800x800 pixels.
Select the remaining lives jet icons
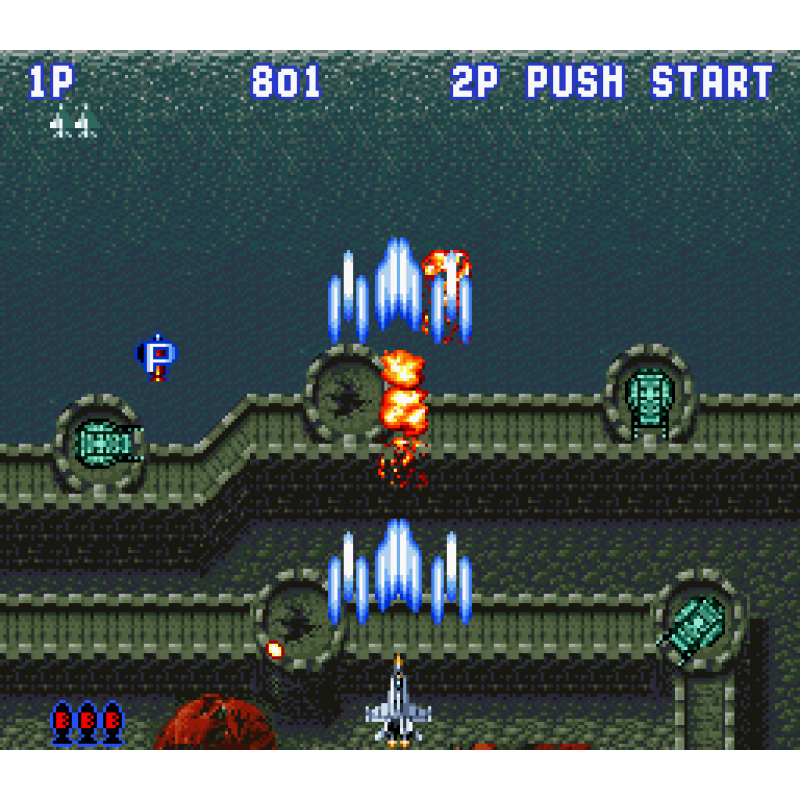click(73, 123)
